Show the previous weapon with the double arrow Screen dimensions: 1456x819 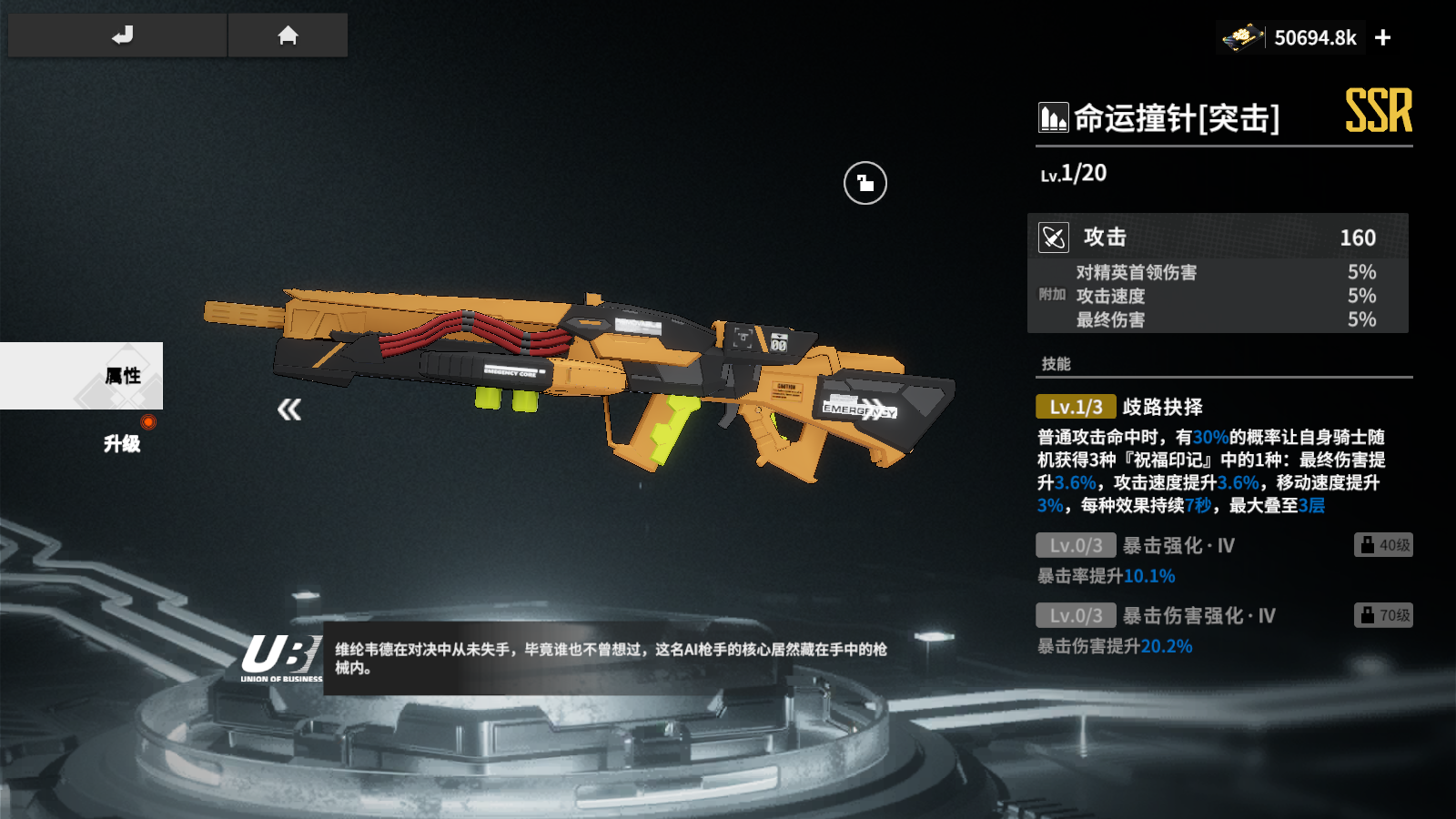click(x=289, y=409)
